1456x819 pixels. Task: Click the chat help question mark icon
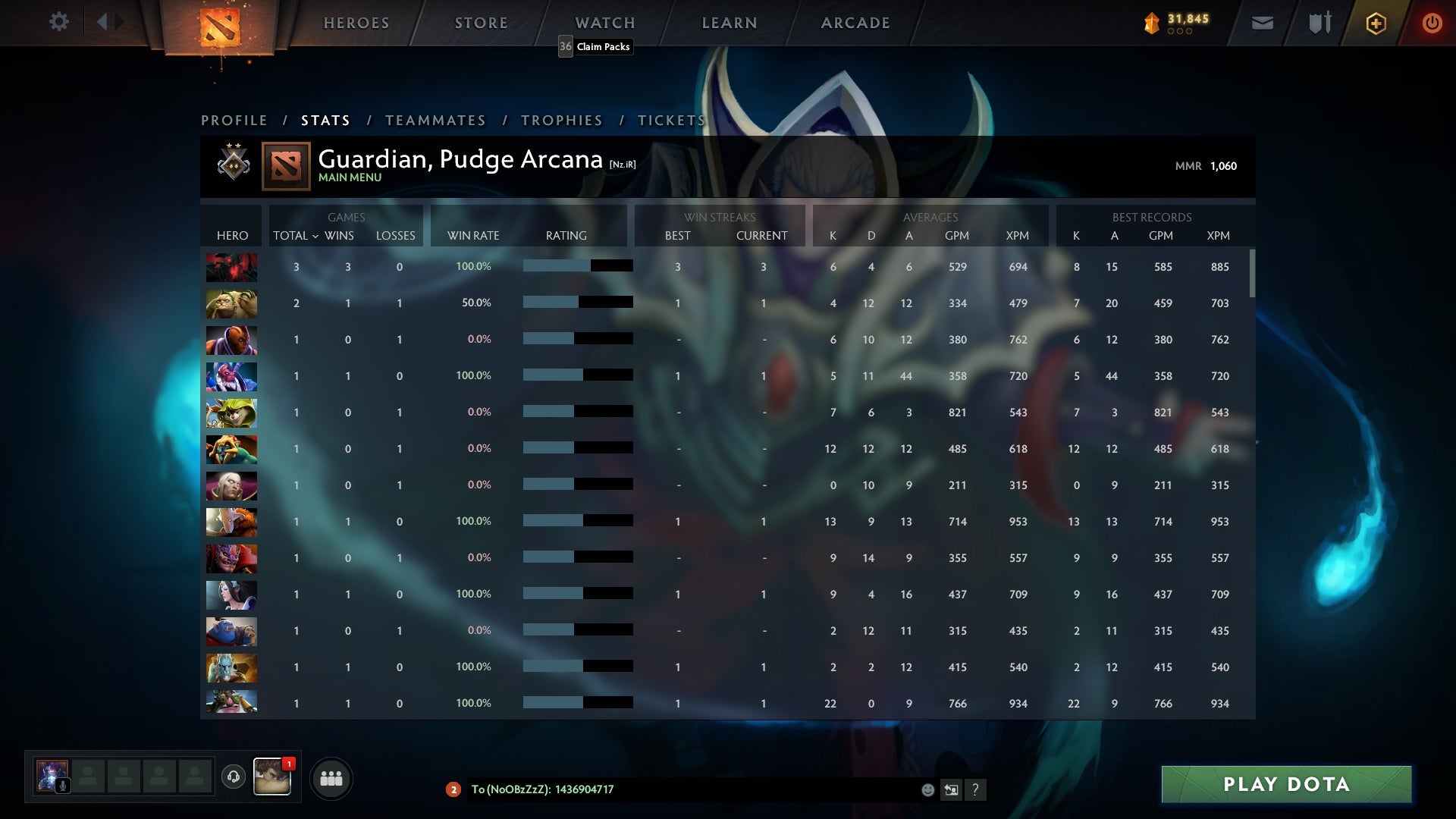(975, 790)
